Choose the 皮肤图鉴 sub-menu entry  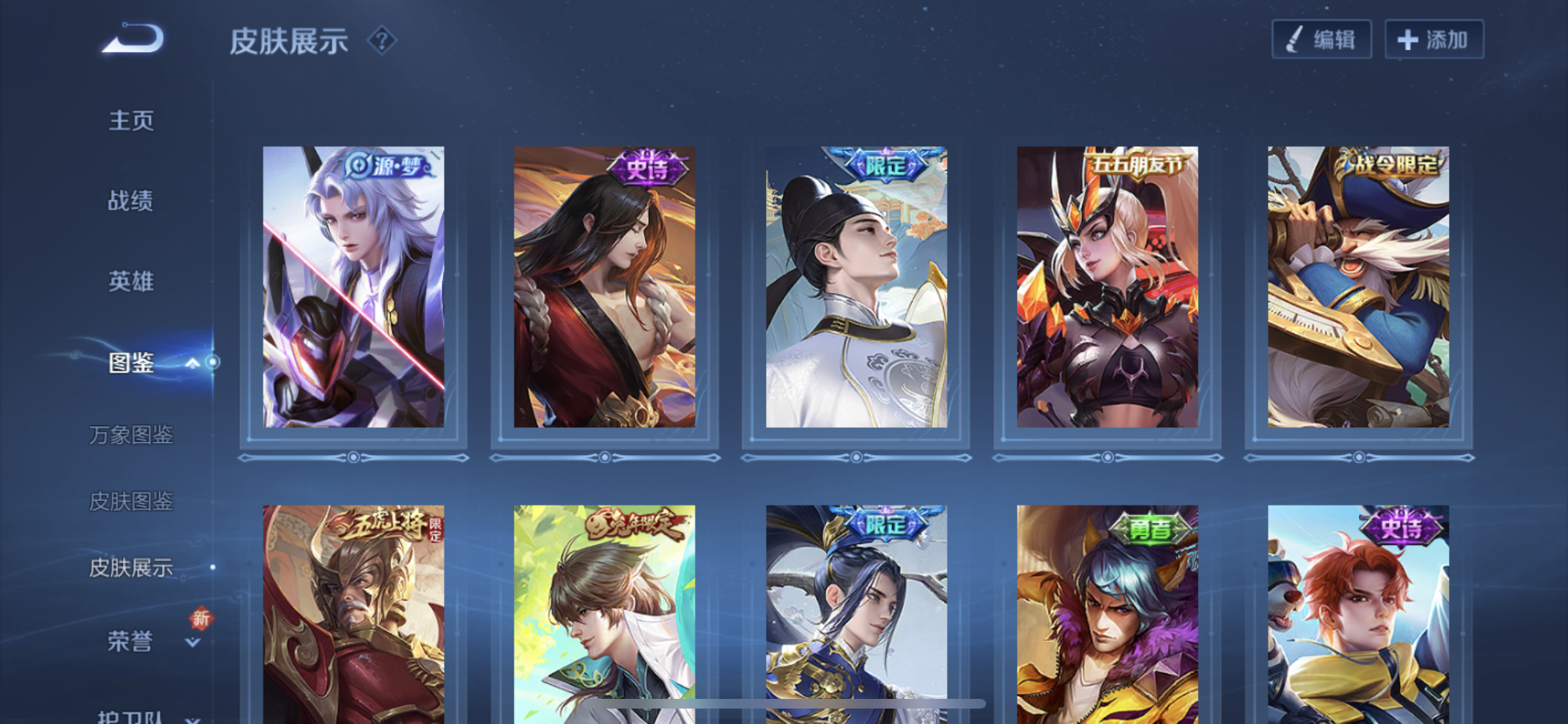pyautogui.click(x=131, y=501)
